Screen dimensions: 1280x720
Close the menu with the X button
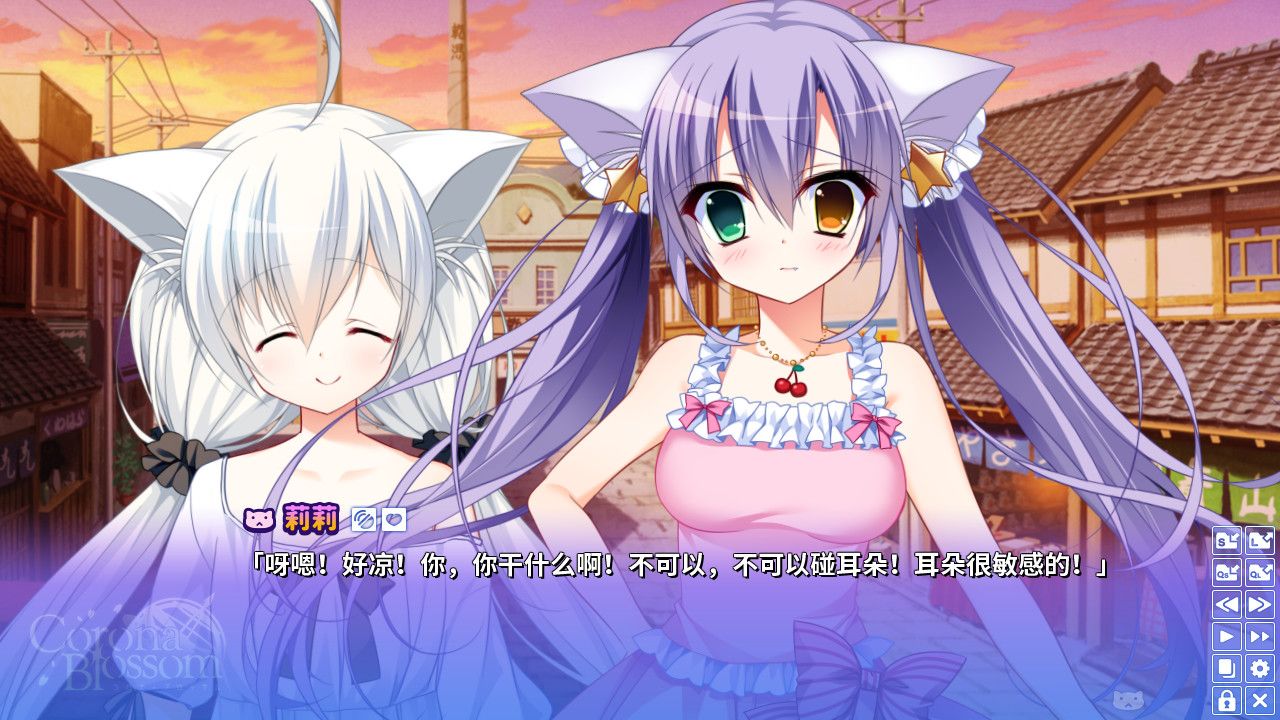click(x=1258, y=699)
